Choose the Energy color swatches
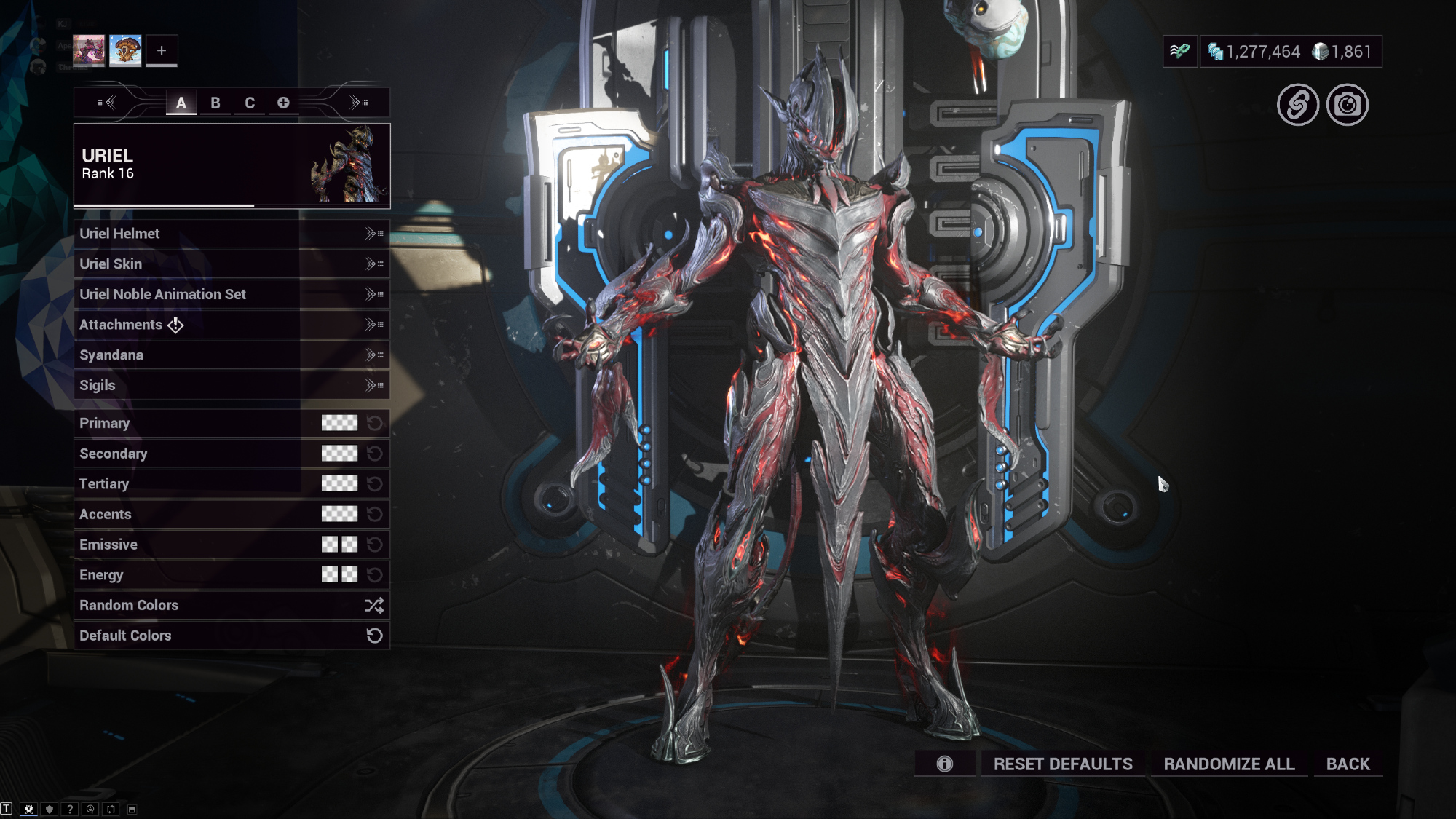Screen dimensions: 1456x819 click(339, 575)
